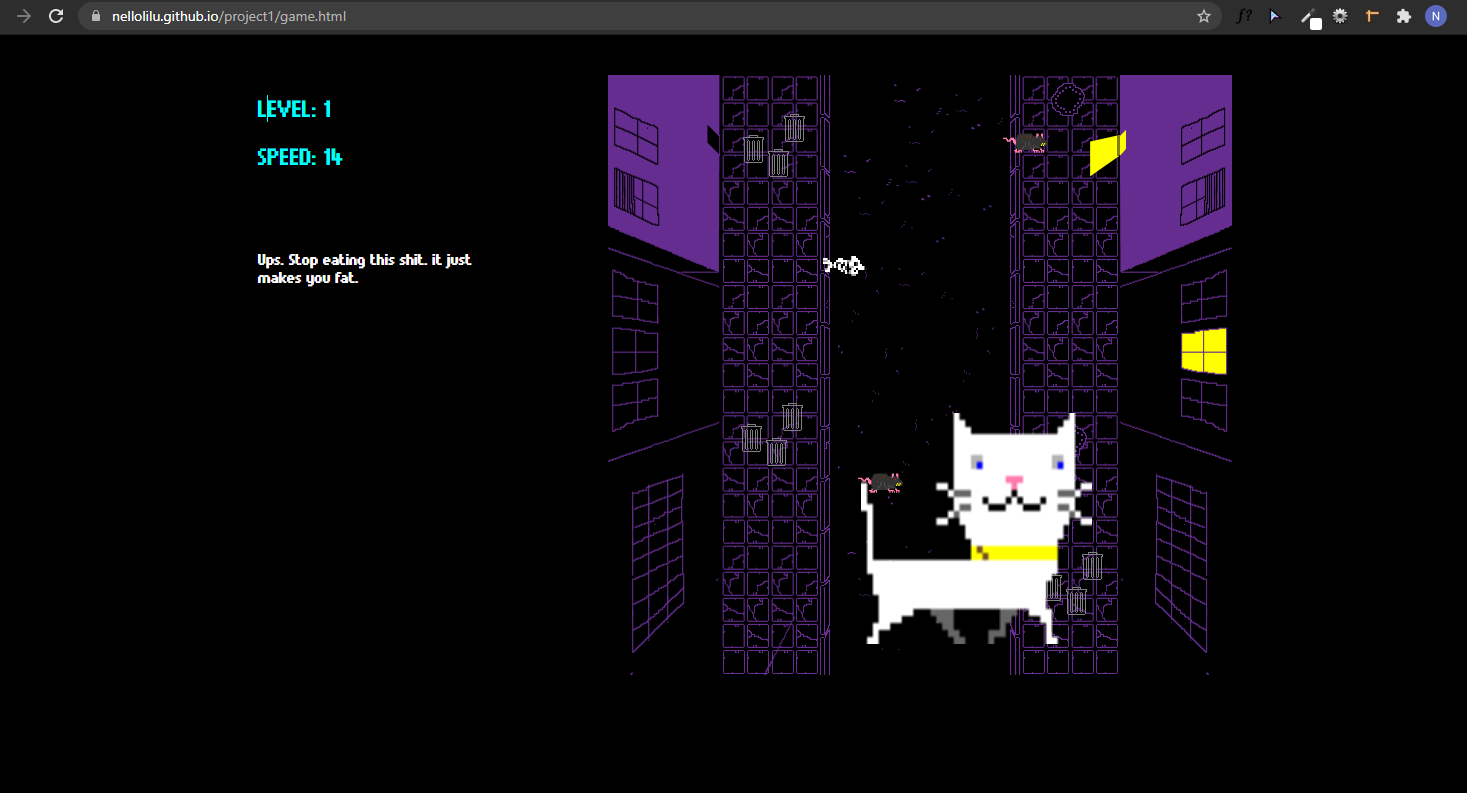Open the Extensions puzzle piece menu

1403,16
